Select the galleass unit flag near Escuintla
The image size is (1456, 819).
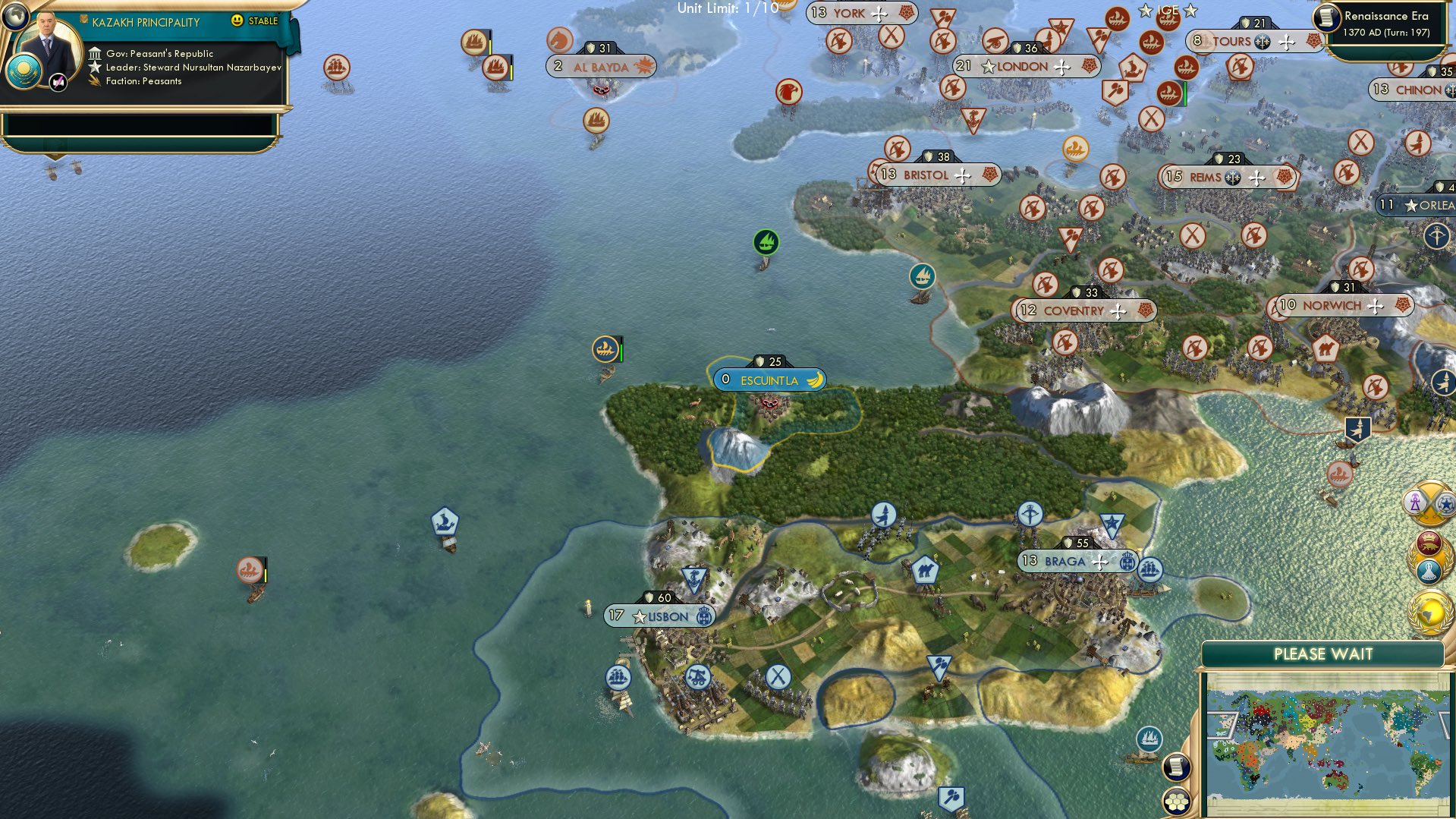coord(605,349)
